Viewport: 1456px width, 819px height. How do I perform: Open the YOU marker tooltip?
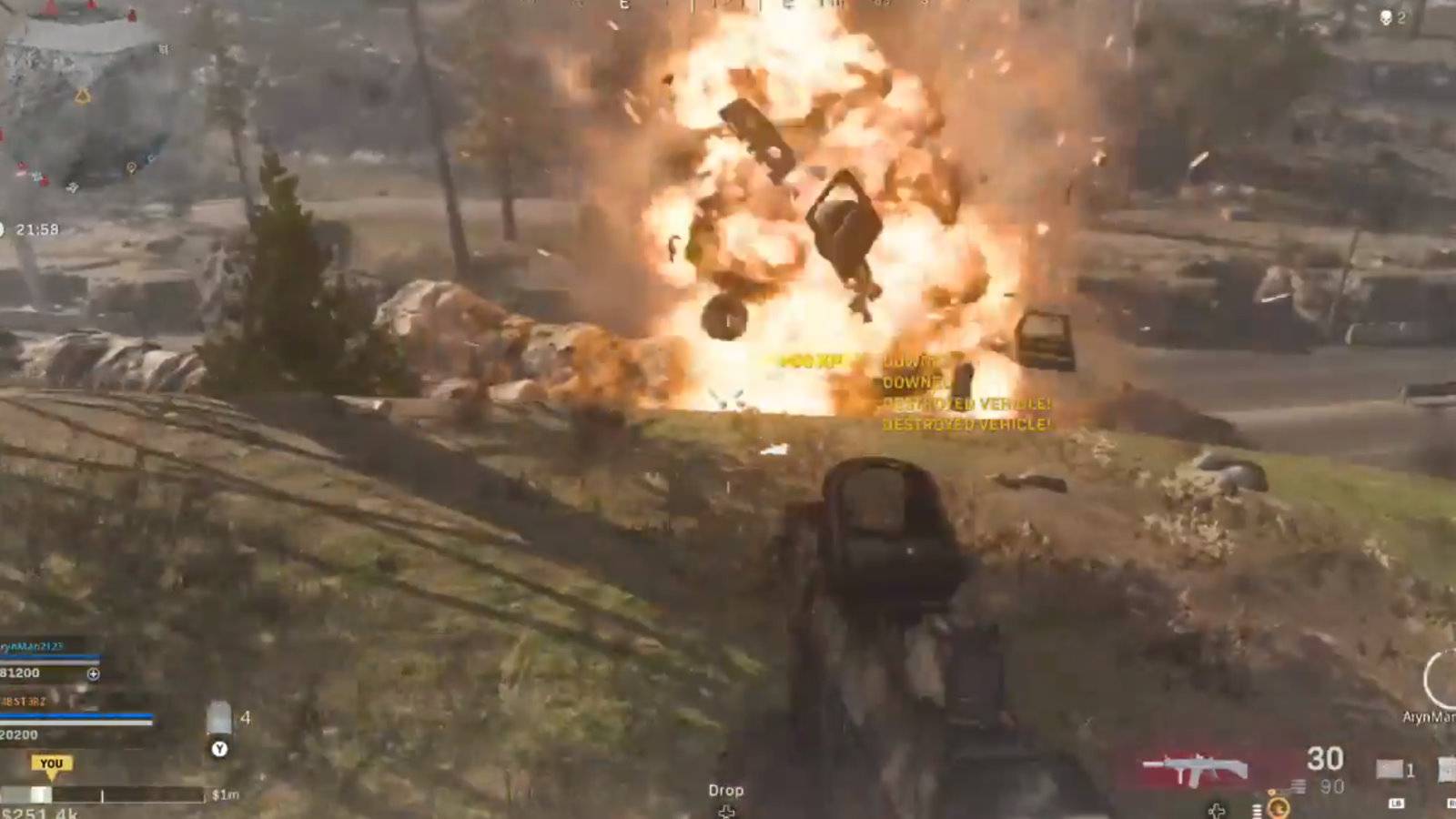[x=52, y=763]
